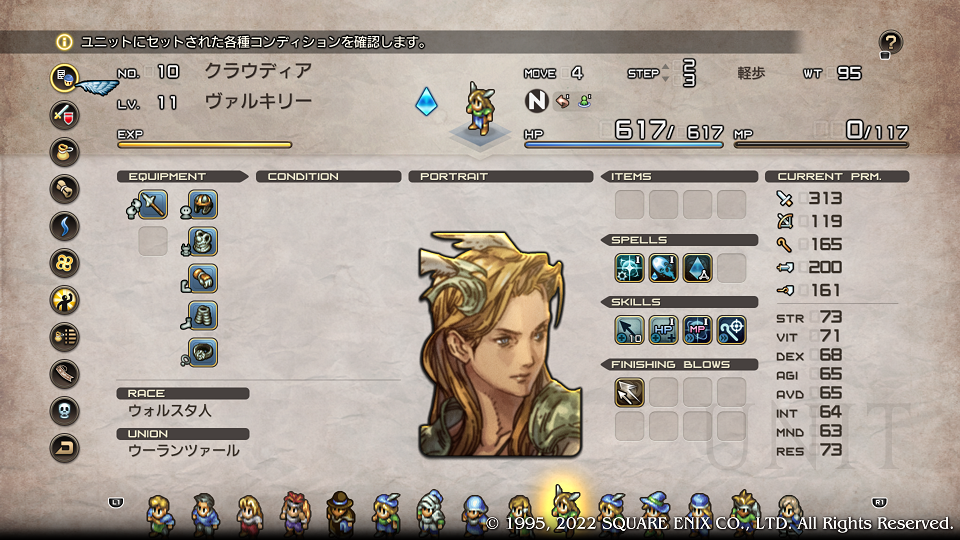The width and height of the screenshot is (960, 540).
Task: Inspect the equipped helmet slot
Action: [203, 205]
